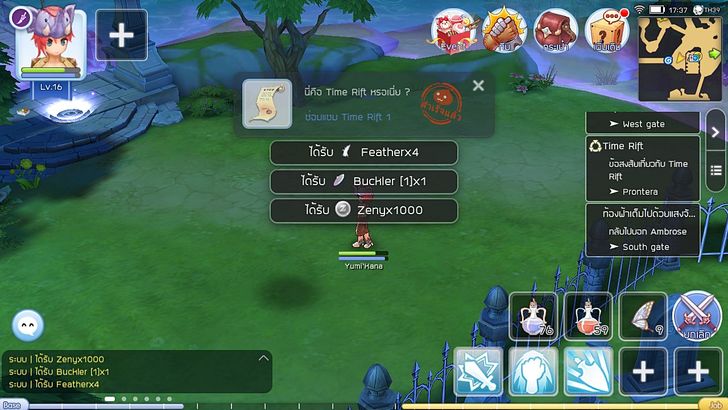This screenshot has height=410, width=728.
Task: Use the red potion with 59 count
Action: pyautogui.click(x=587, y=317)
